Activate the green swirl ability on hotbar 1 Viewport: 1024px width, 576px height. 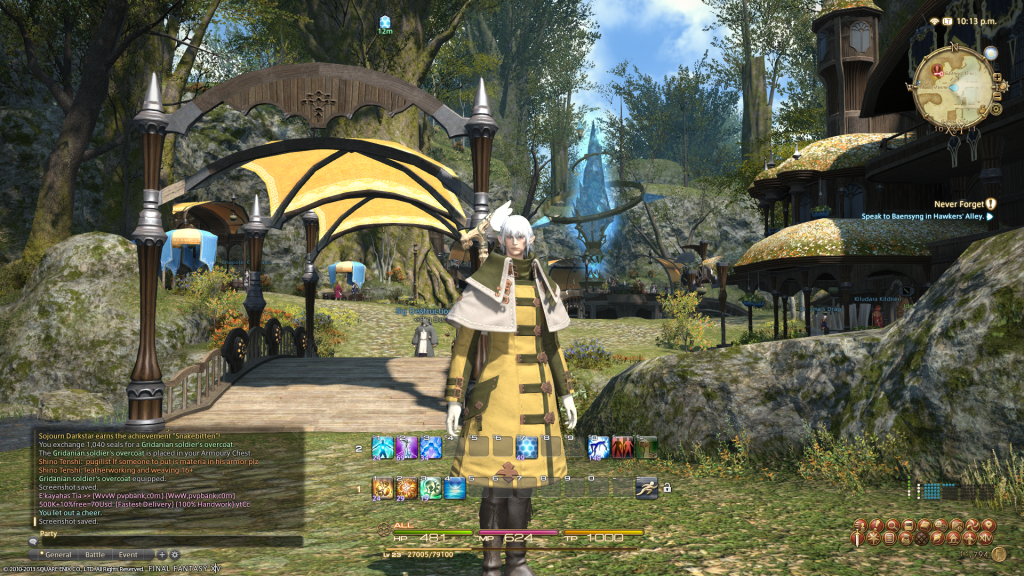click(431, 488)
